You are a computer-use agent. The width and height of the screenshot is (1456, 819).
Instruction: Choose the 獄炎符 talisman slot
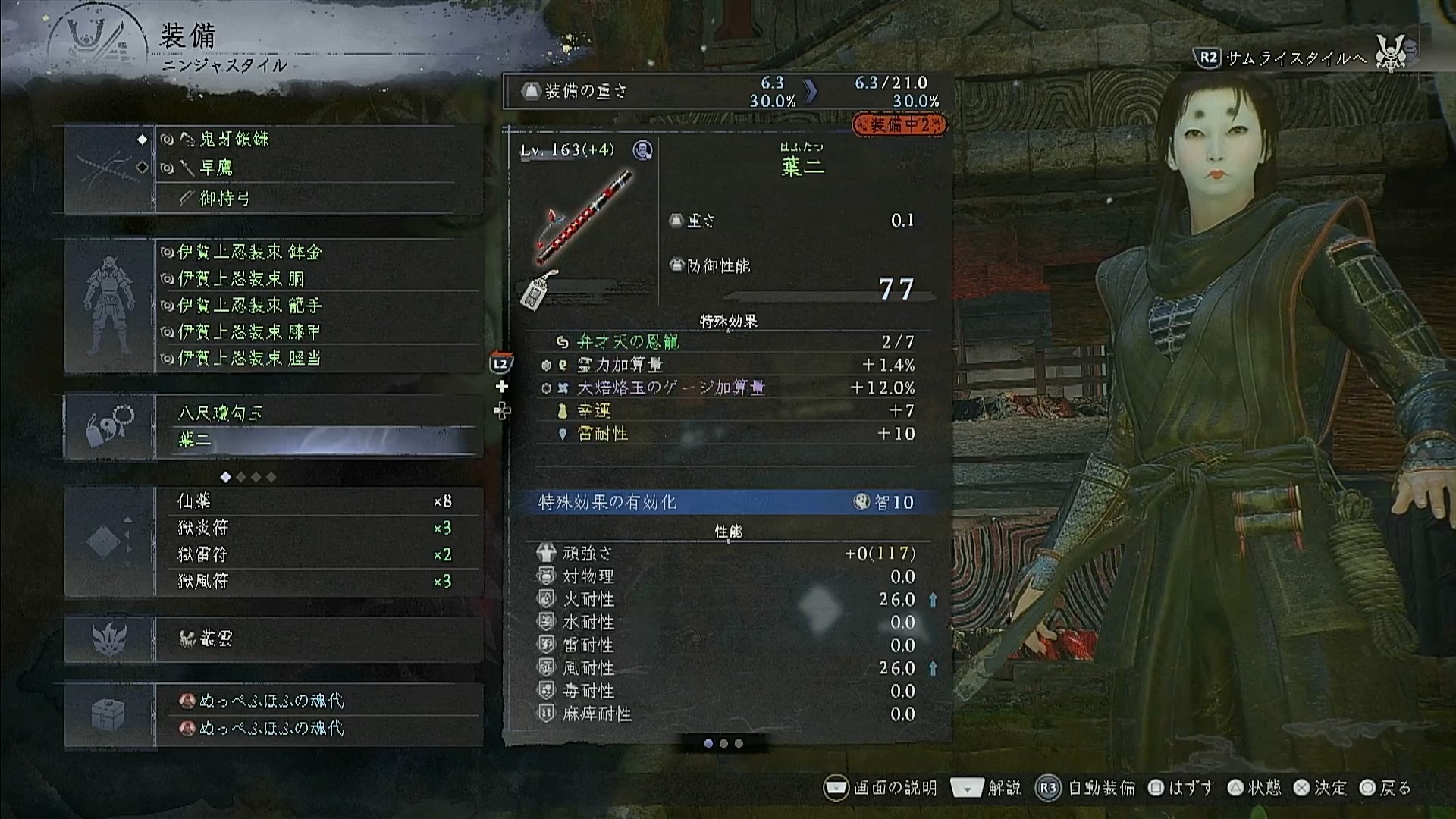318,528
